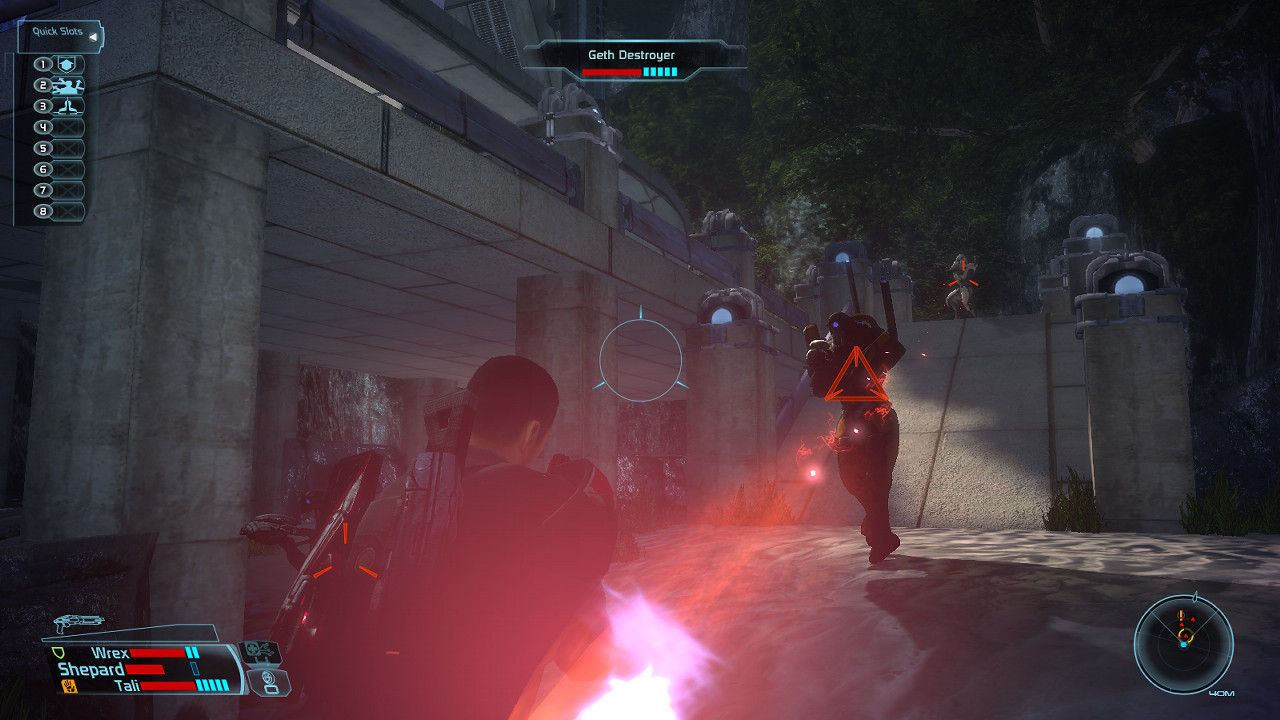This screenshot has height=720, width=1280.
Task: Trigger the ability assigned to Quick Slot 2
Action: point(68,86)
